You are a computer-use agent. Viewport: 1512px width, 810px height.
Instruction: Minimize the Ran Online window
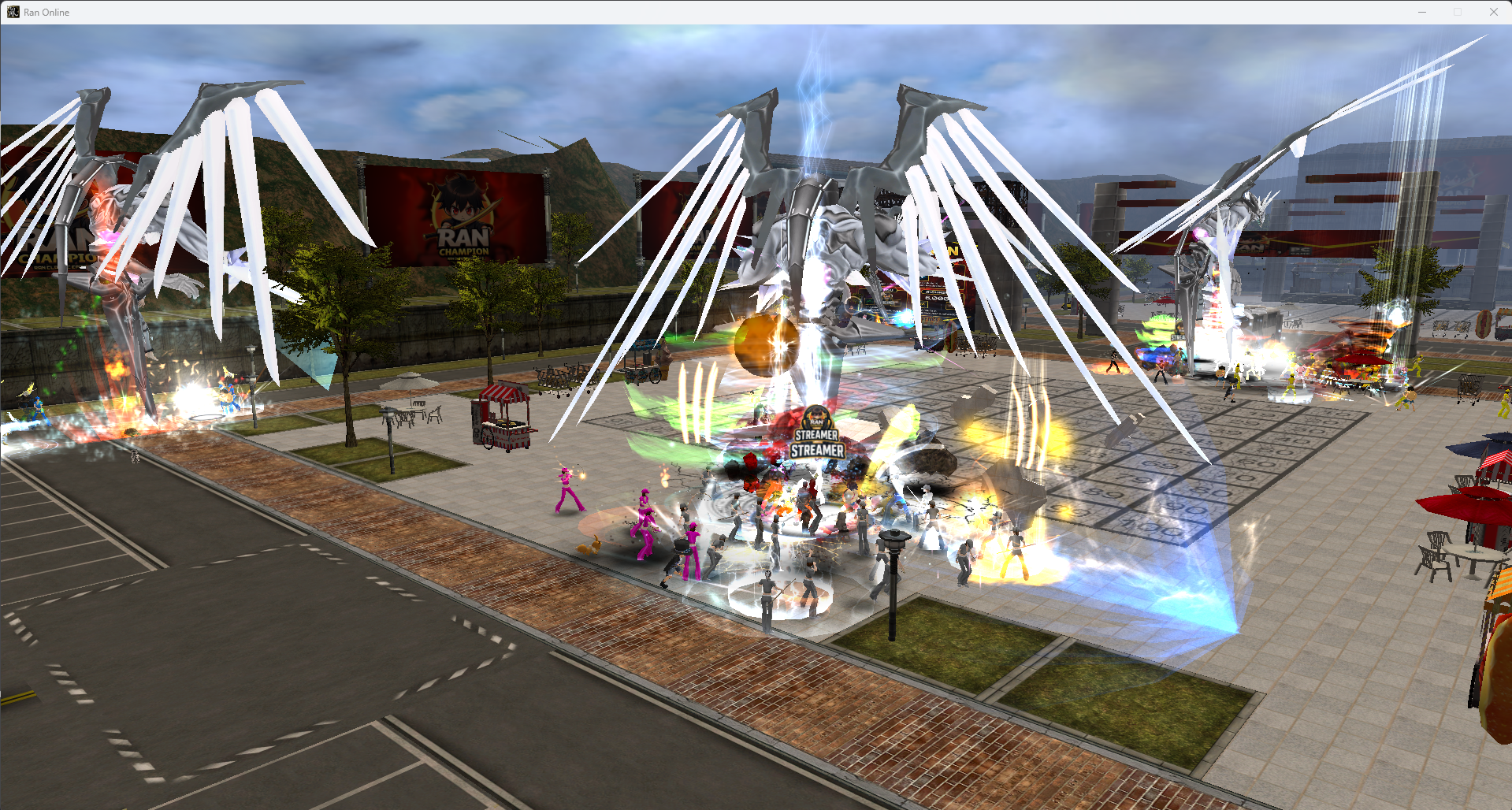coord(1422,12)
